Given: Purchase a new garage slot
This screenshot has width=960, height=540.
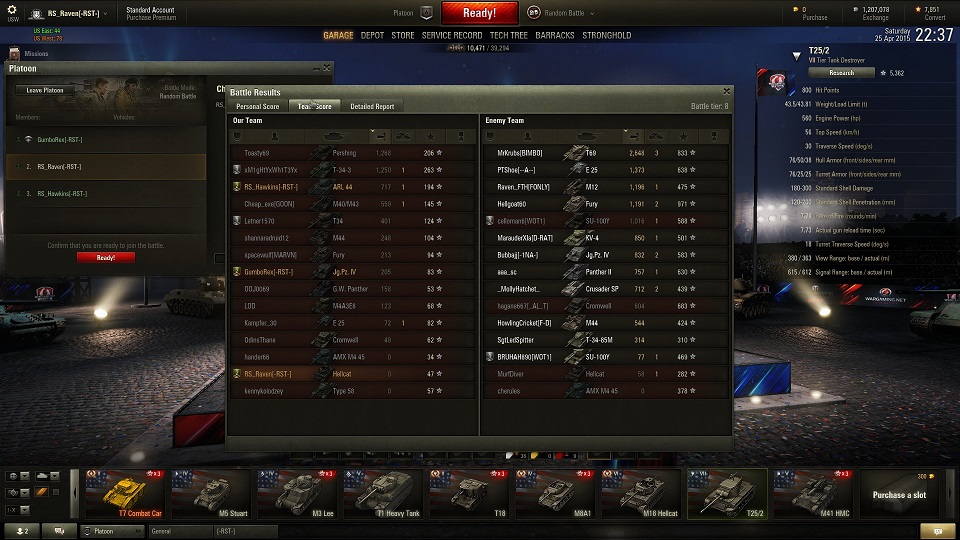Looking at the screenshot, I should [898, 494].
